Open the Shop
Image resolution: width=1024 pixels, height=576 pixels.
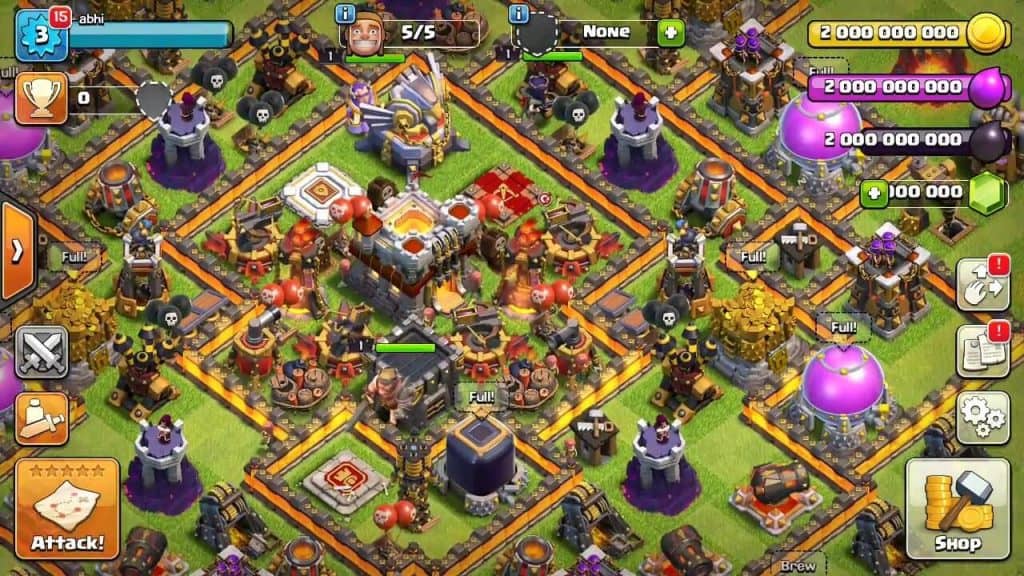[x=957, y=508]
